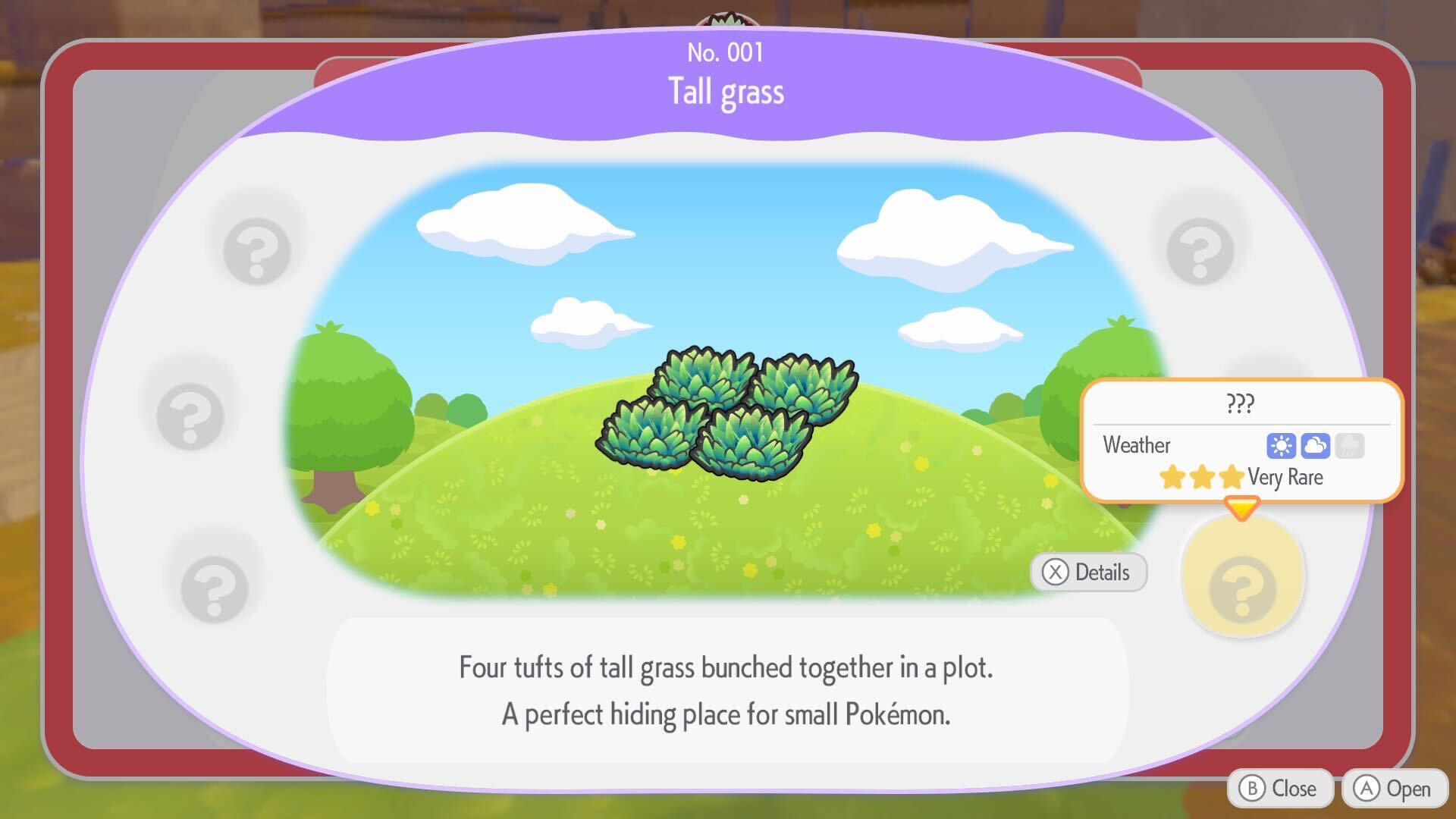Open Details with the X button

[1088, 573]
